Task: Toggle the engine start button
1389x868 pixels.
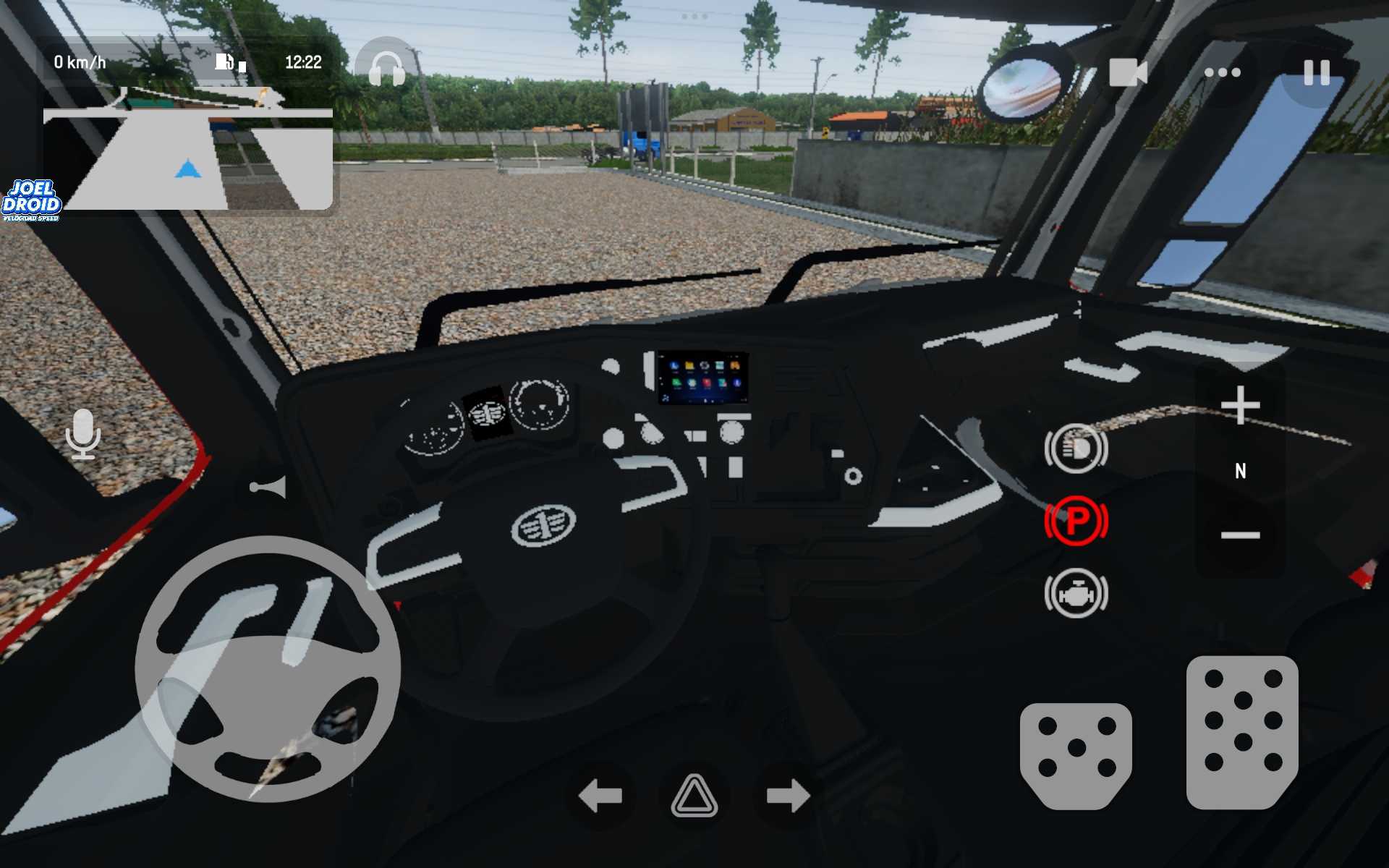Action: tap(1076, 593)
